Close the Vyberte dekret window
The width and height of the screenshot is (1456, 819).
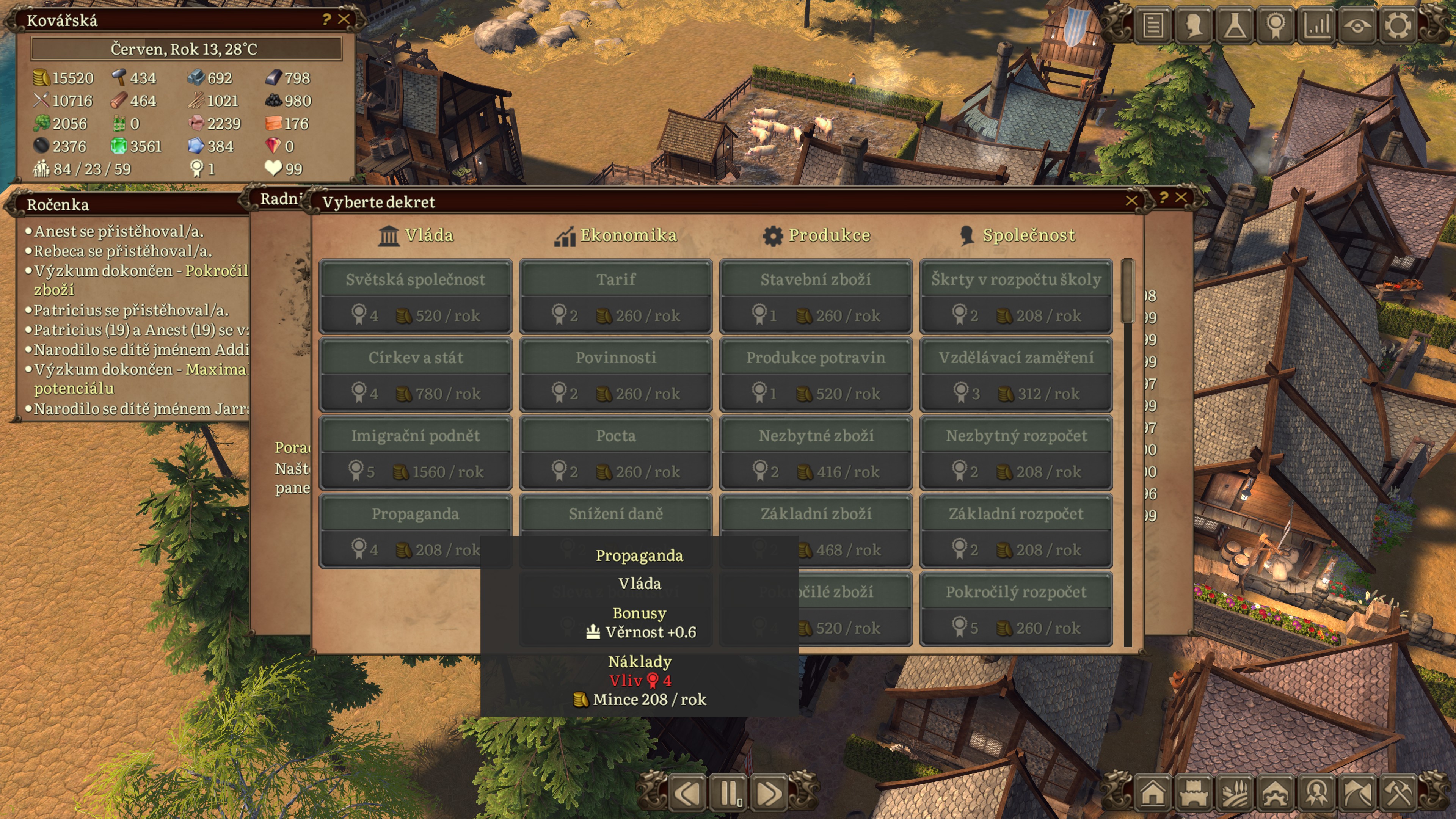click(1131, 201)
